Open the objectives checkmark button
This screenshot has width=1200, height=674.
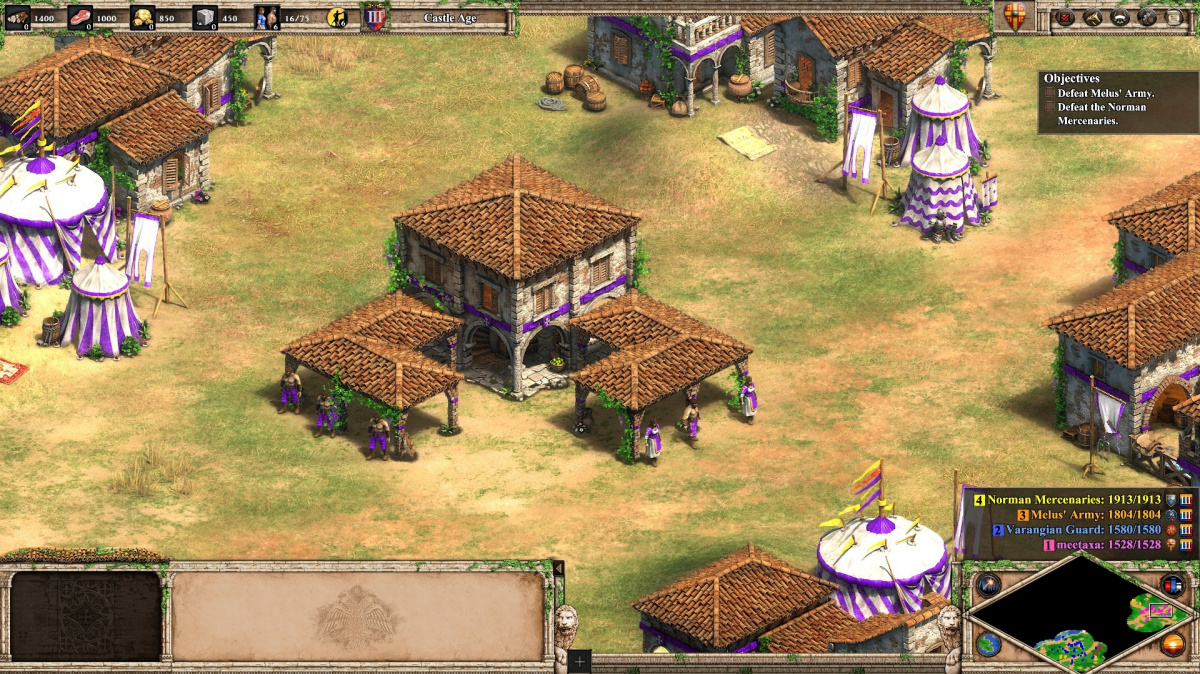coord(1065,17)
